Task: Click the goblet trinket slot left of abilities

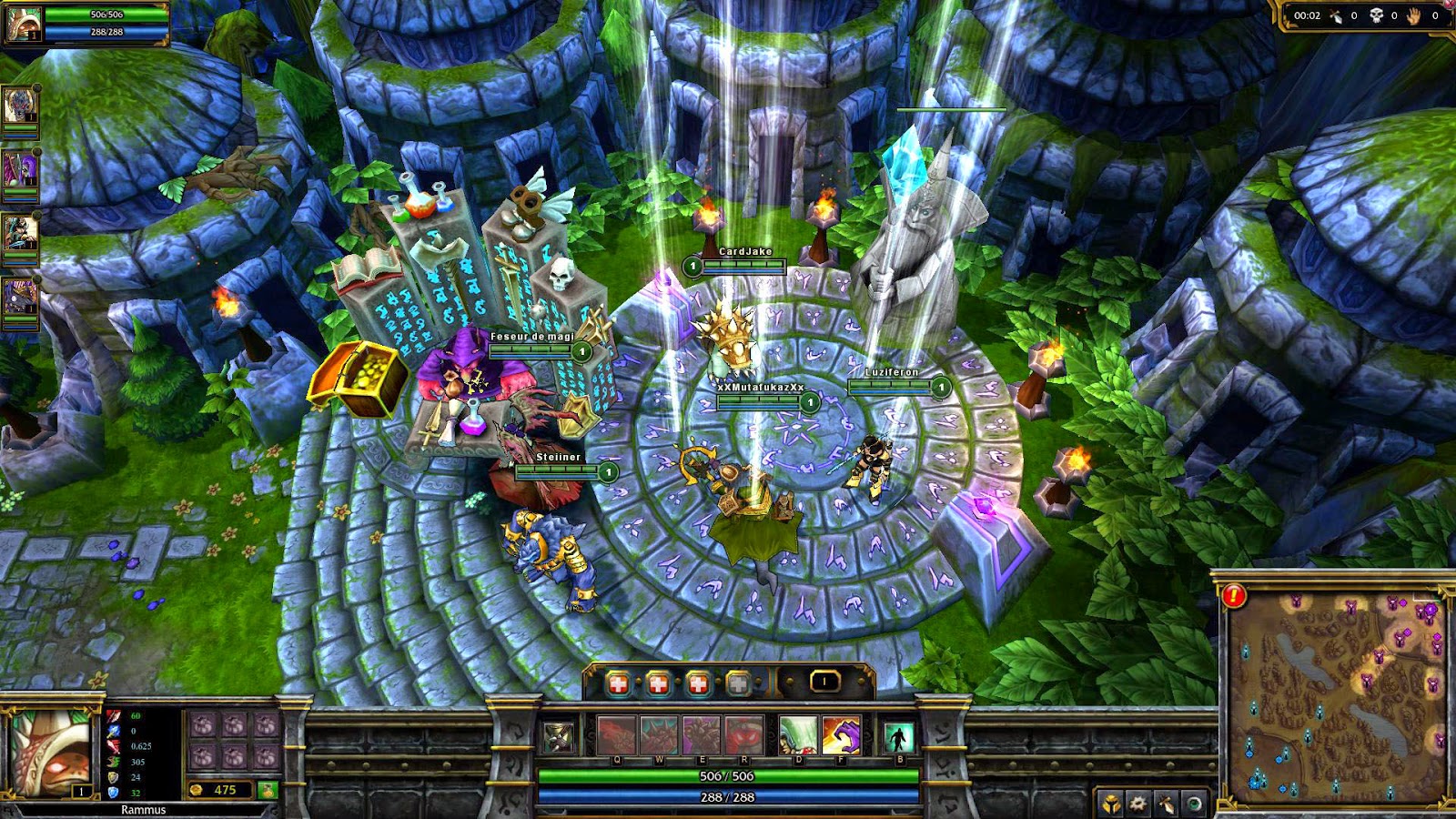Action: pyautogui.click(x=556, y=737)
